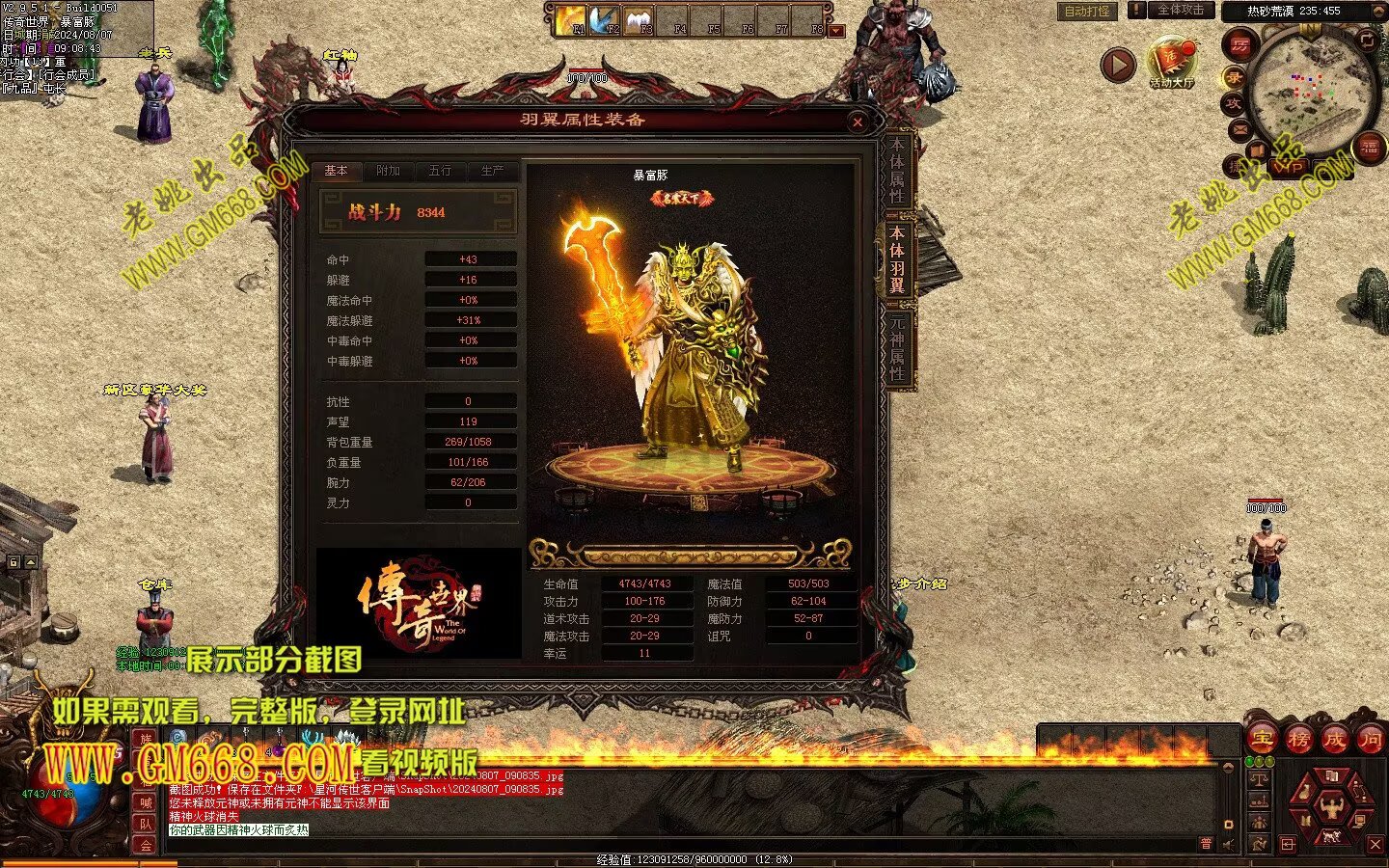Screen dimensions: 1389x868
Task: Show the 基本 stats tab
Action: 337,171
